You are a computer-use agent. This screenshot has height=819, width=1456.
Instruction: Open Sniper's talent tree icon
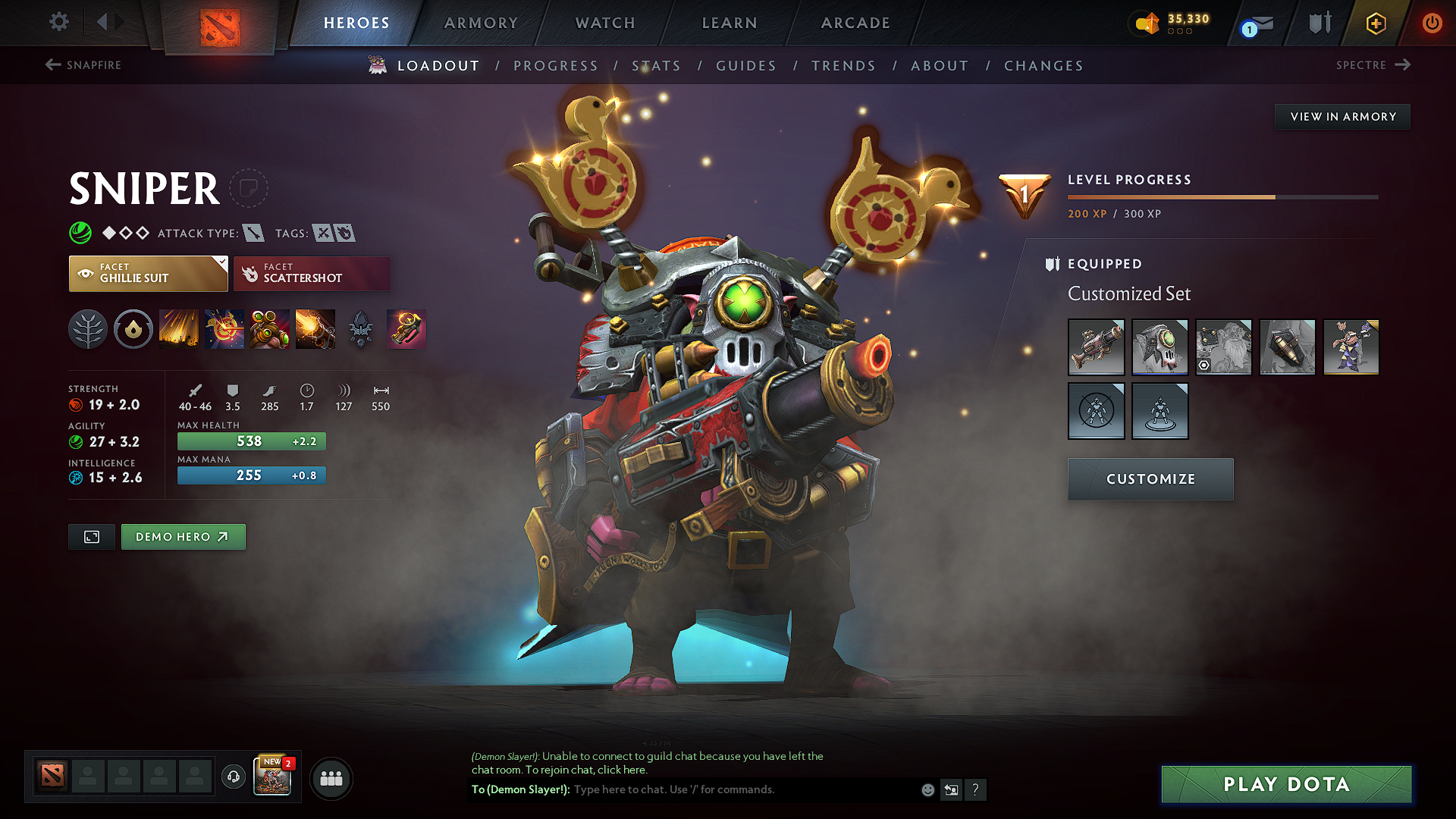(88, 329)
